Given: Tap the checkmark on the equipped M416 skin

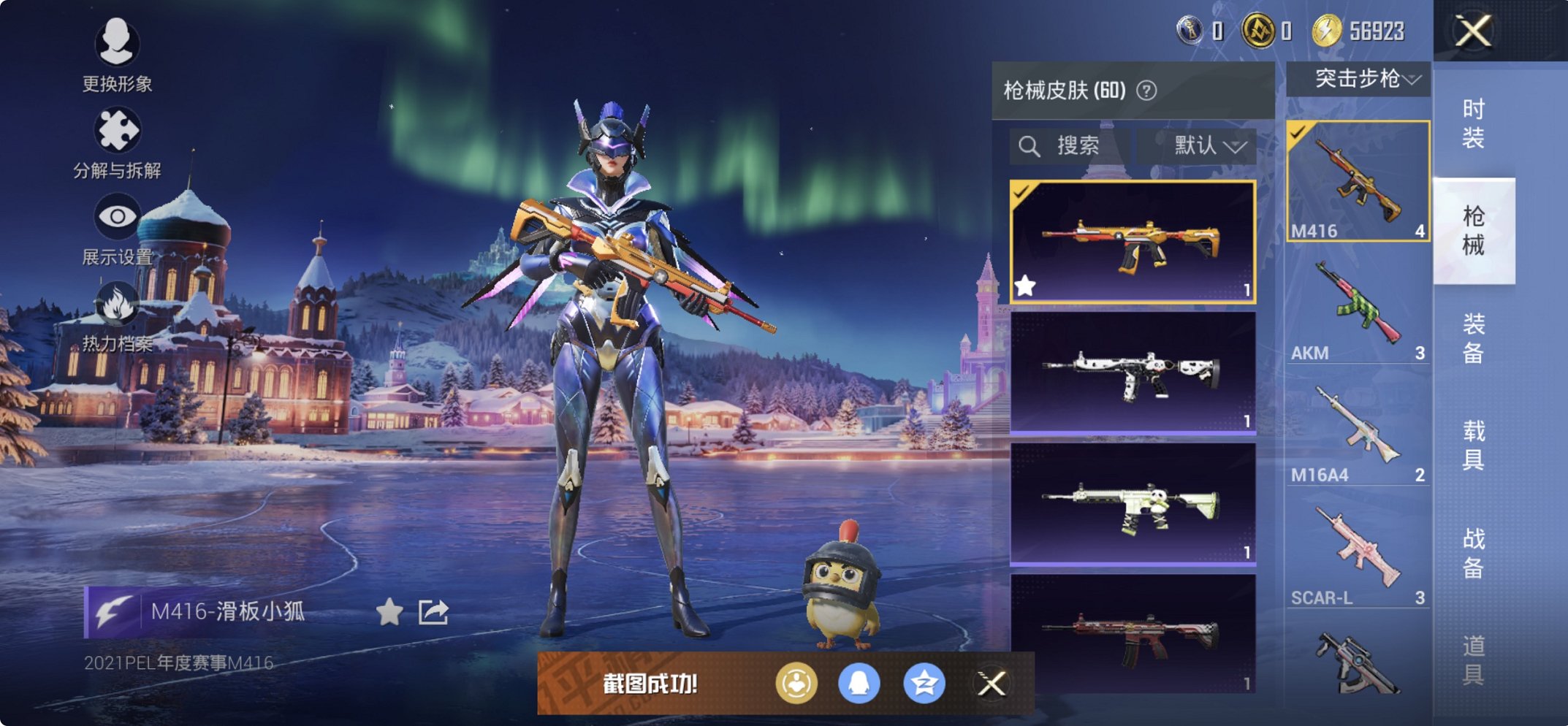Looking at the screenshot, I should point(1021,191).
